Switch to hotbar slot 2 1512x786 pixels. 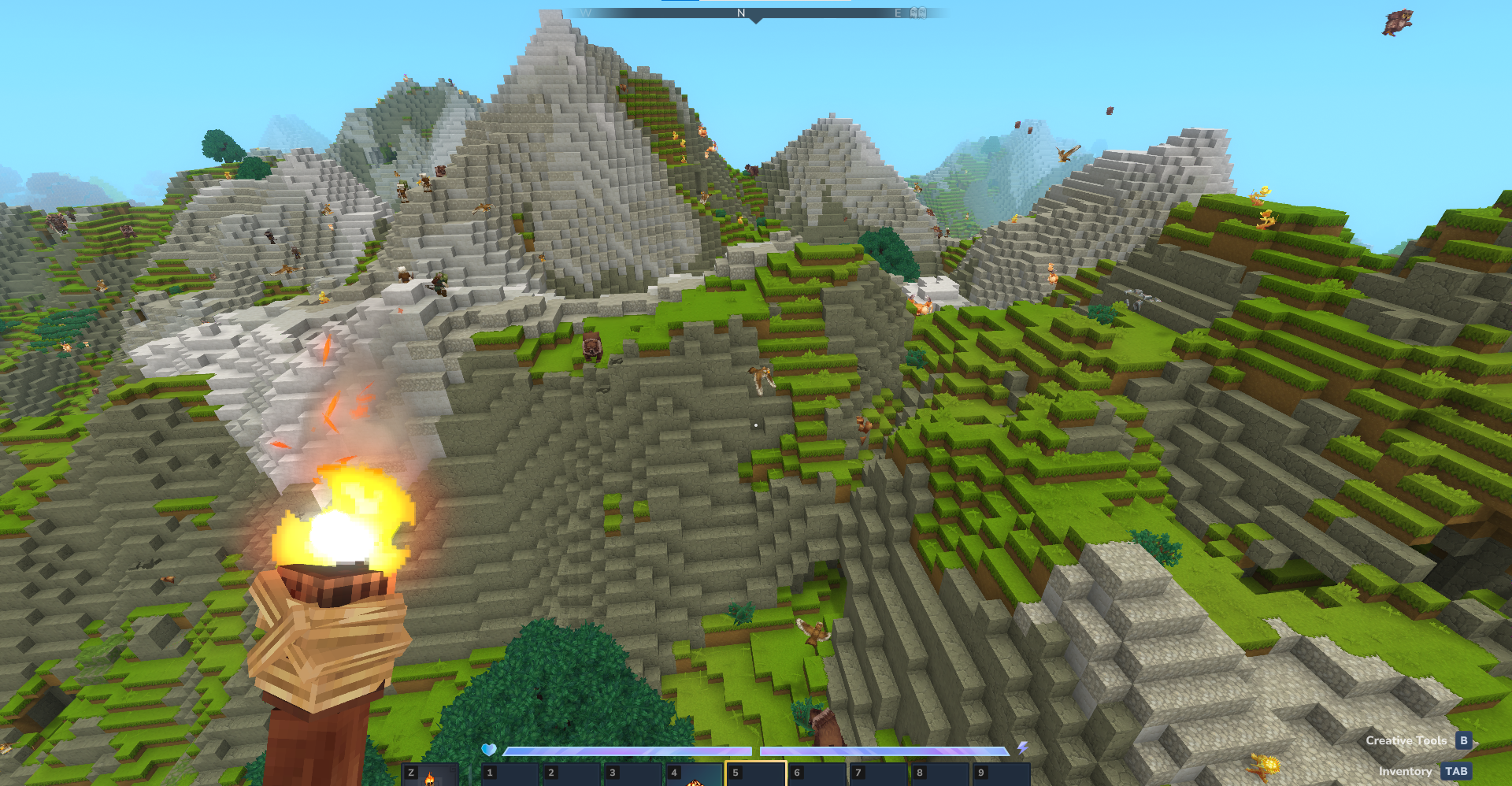tap(572, 775)
